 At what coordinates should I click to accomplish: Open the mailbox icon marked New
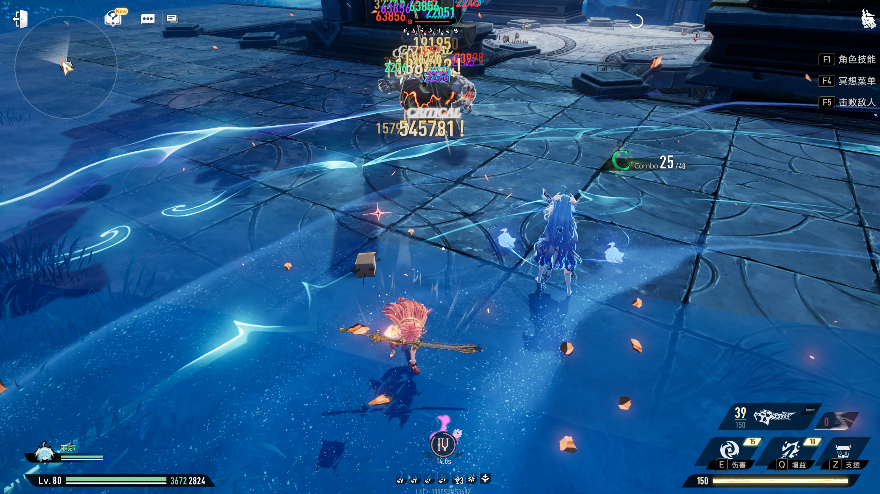pos(113,18)
